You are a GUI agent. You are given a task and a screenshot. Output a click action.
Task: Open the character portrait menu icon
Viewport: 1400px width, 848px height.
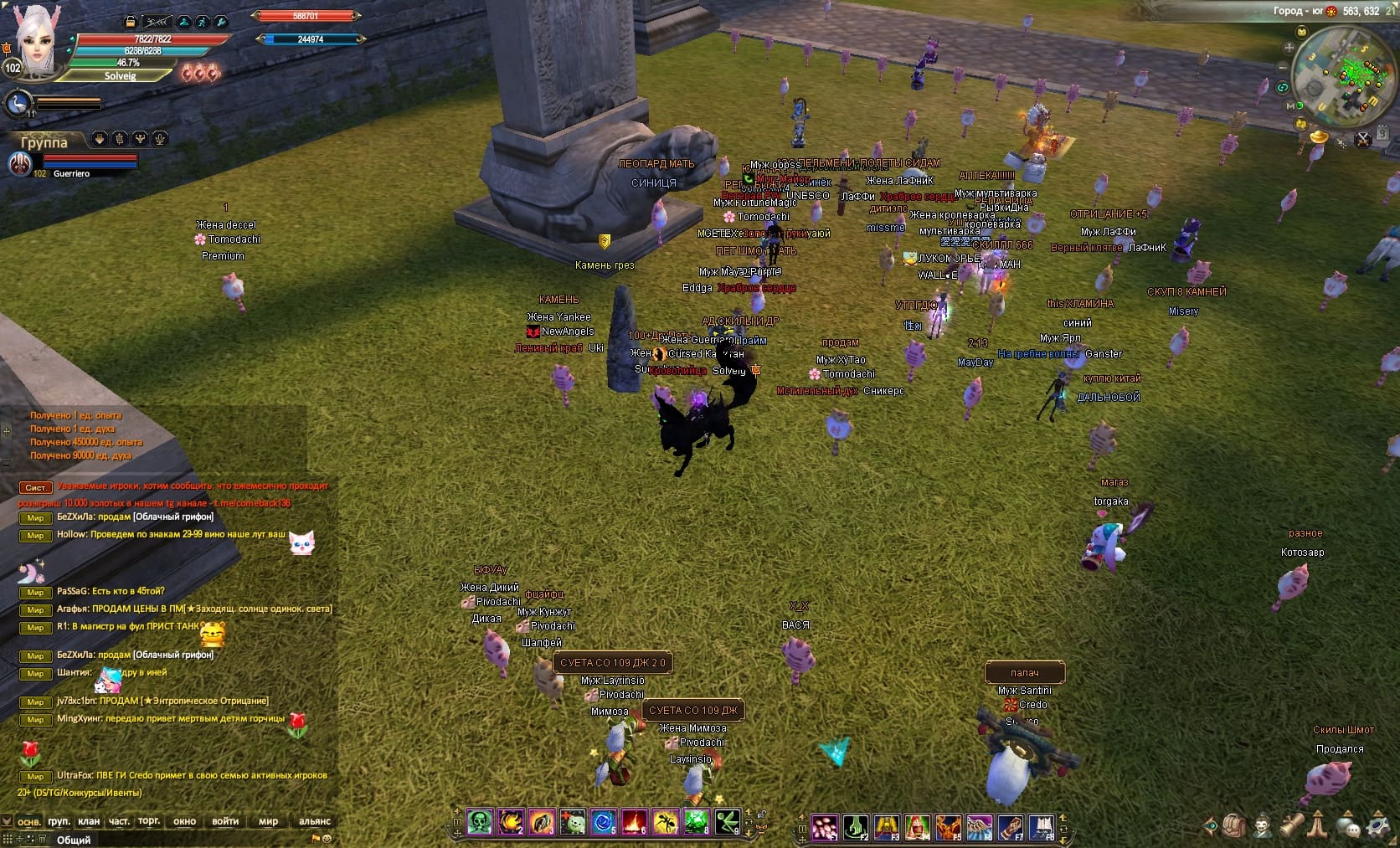point(1263,827)
